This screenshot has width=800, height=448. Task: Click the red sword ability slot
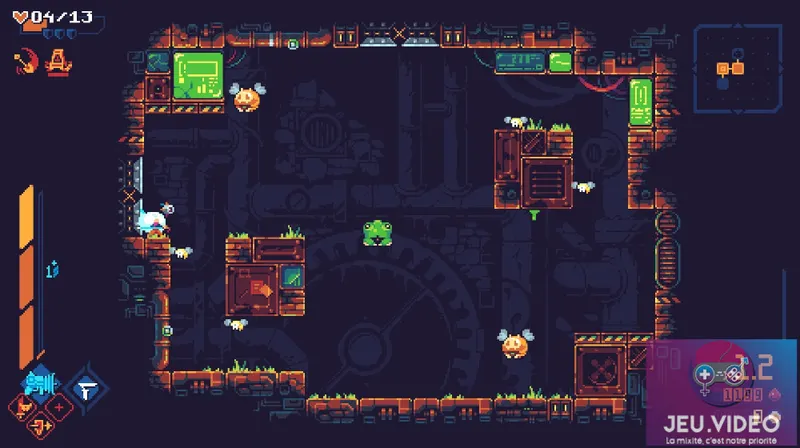24,407
